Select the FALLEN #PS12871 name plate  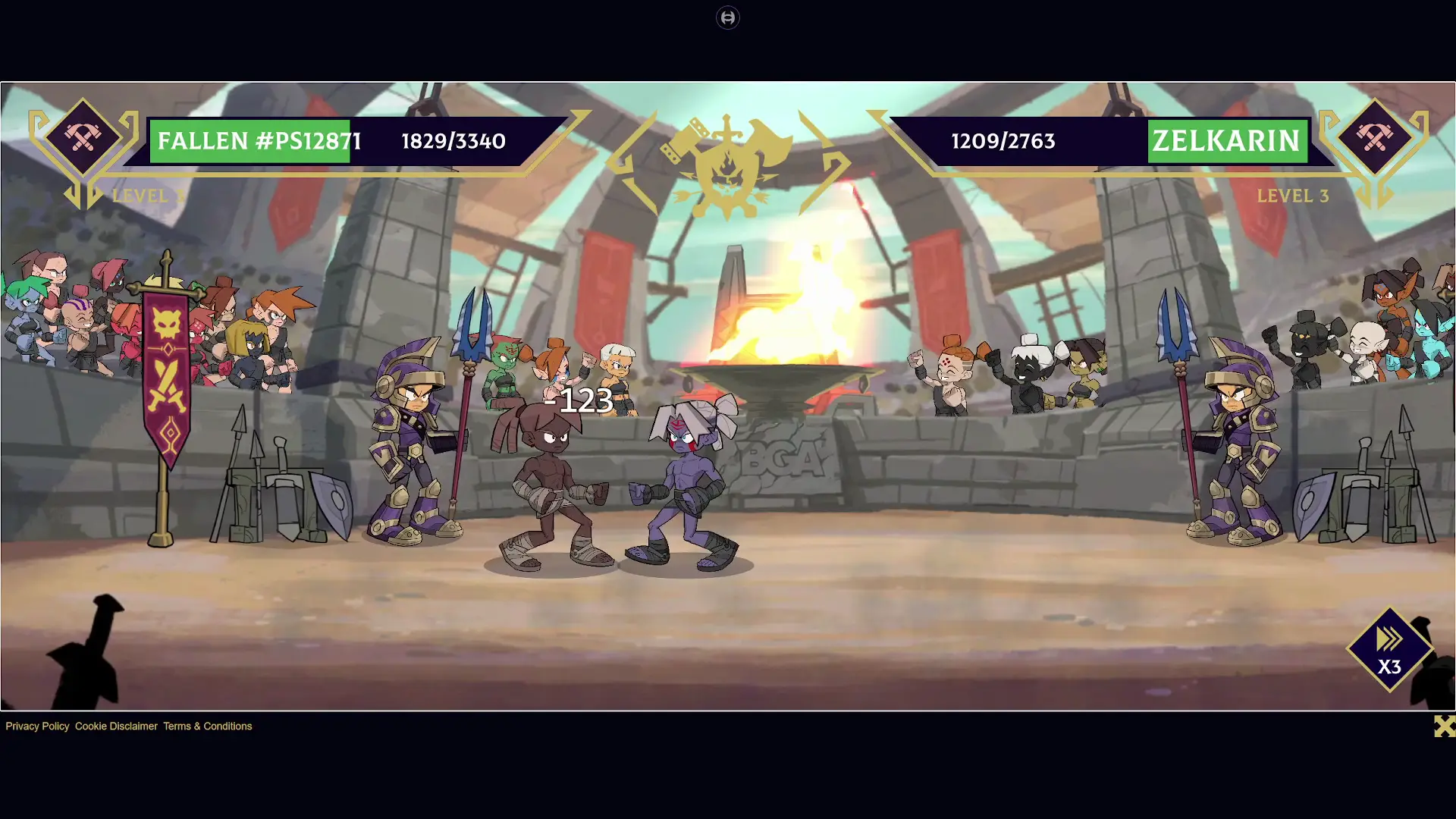pos(259,141)
